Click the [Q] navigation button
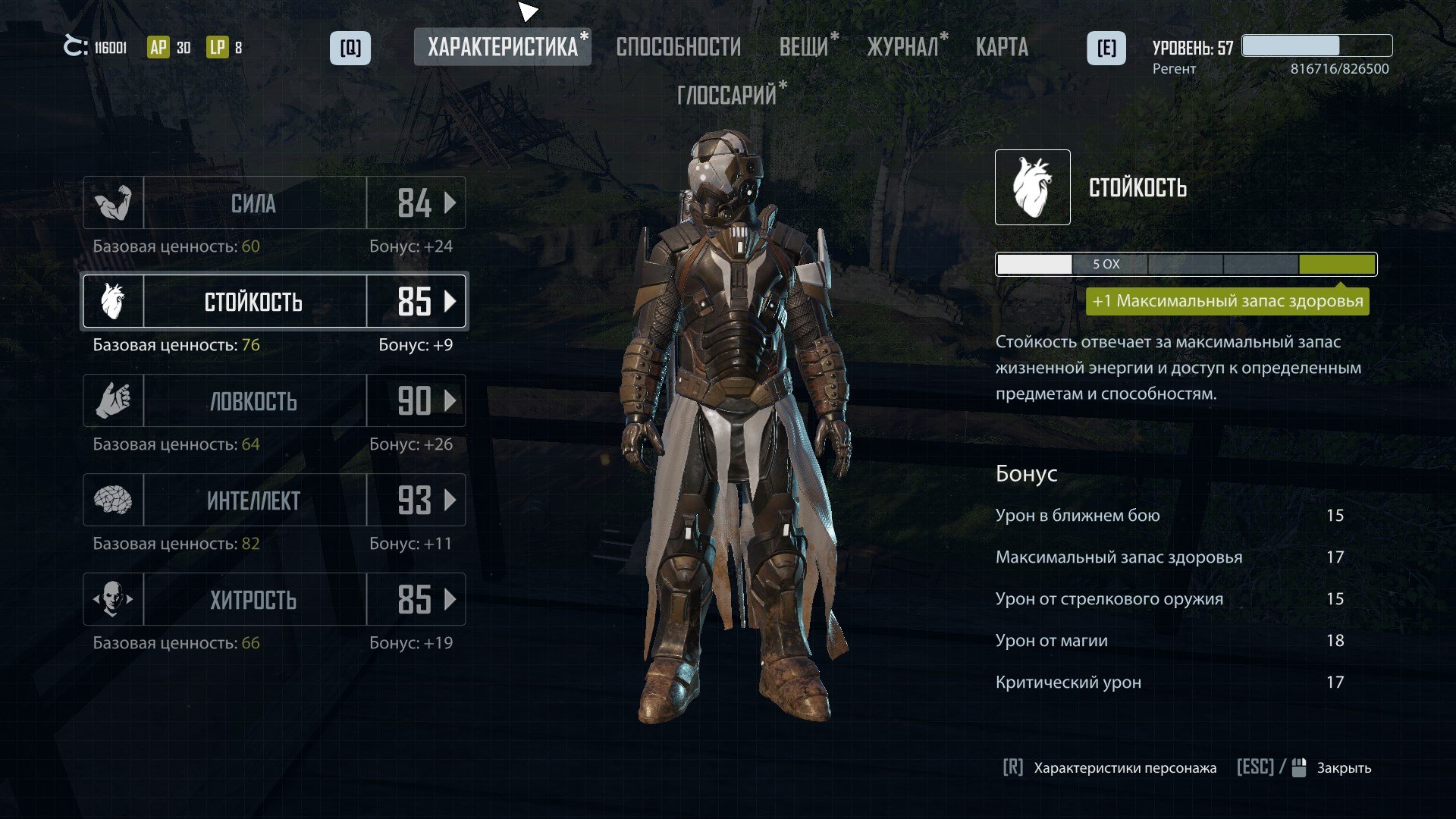Viewport: 1456px width, 819px height. click(x=350, y=46)
